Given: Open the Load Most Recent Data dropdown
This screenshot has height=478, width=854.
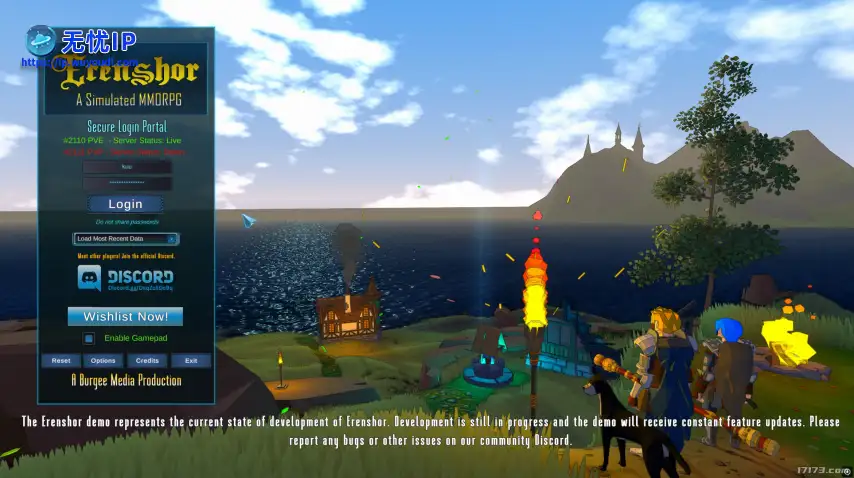Looking at the screenshot, I should [126, 239].
